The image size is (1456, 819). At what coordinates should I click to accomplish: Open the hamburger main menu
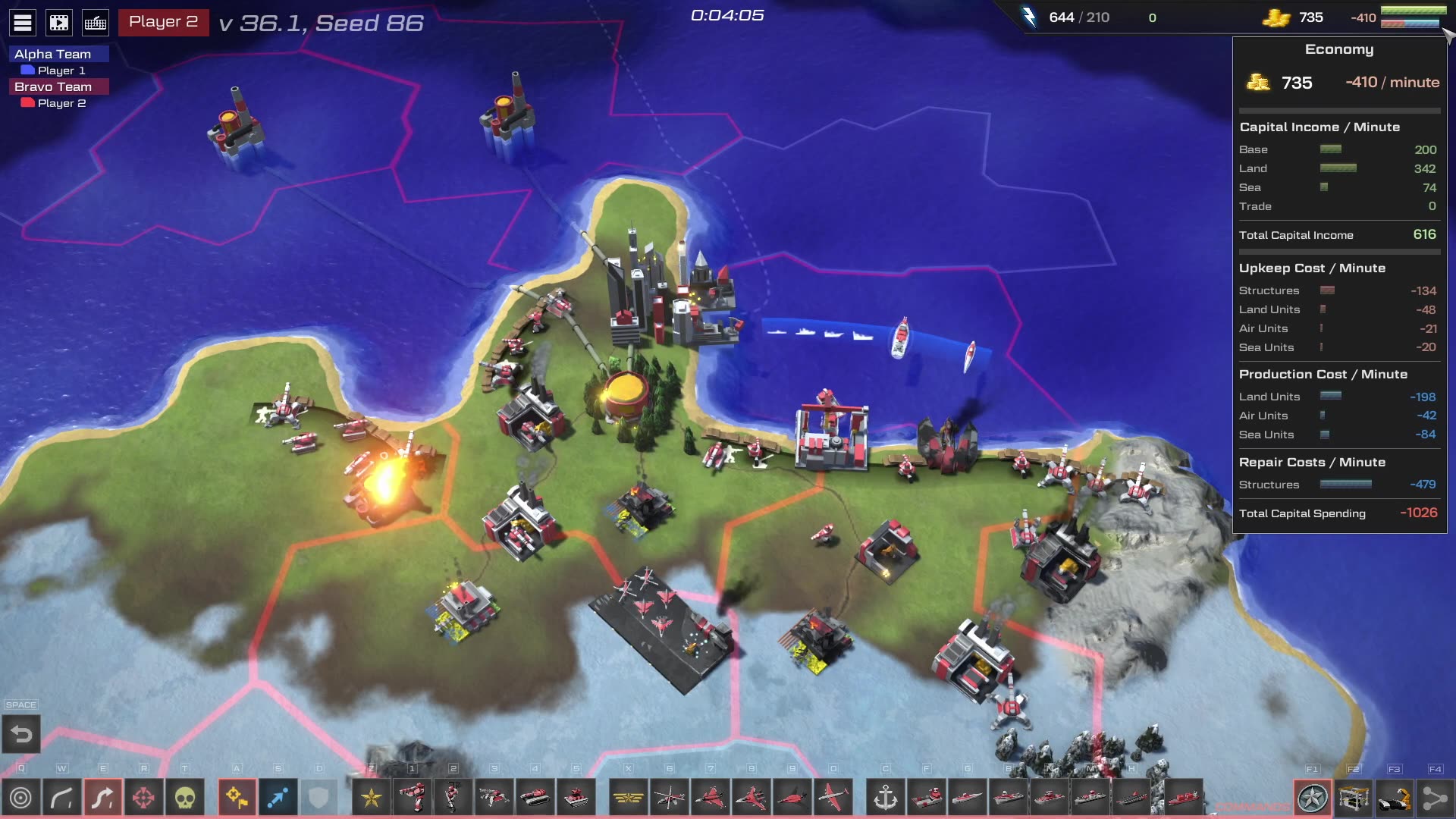point(23,23)
